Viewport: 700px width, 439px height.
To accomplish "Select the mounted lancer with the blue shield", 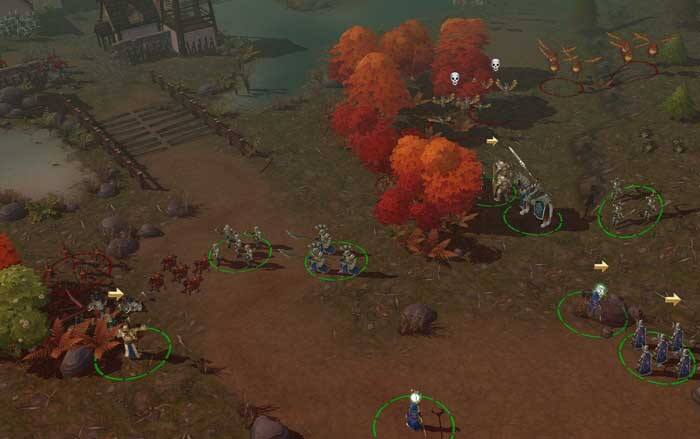I will pos(530,198).
